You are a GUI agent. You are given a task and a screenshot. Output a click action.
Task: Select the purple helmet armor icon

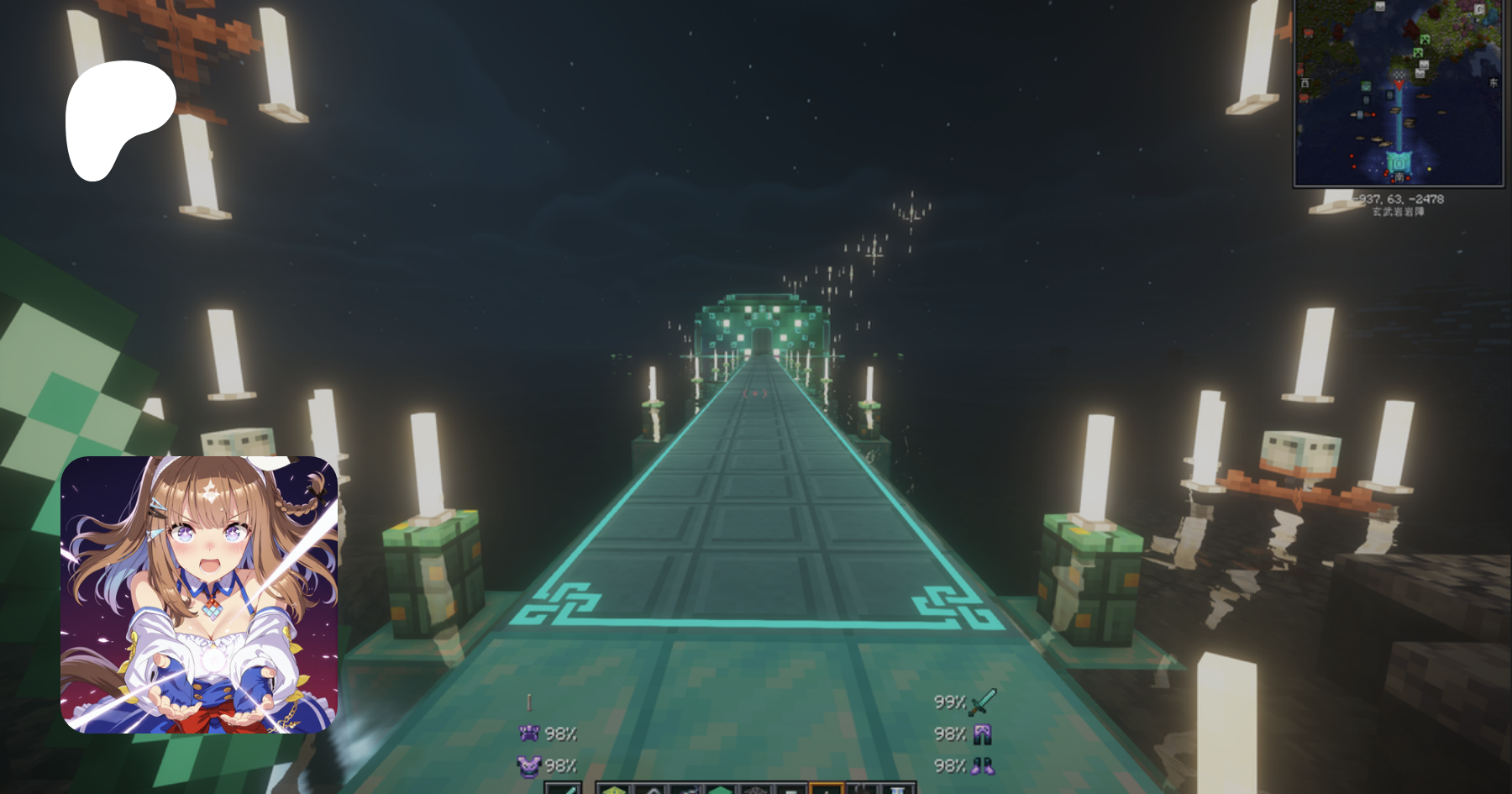pos(528,734)
